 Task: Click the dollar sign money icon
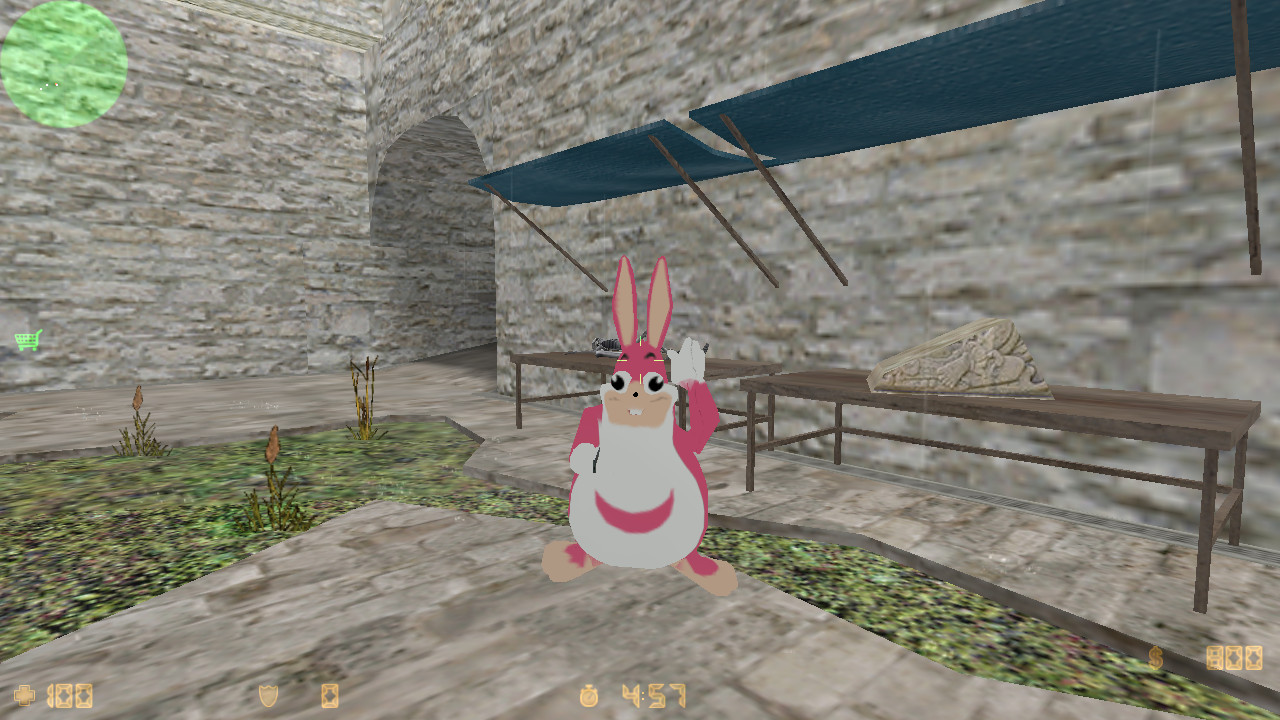pos(1157,658)
